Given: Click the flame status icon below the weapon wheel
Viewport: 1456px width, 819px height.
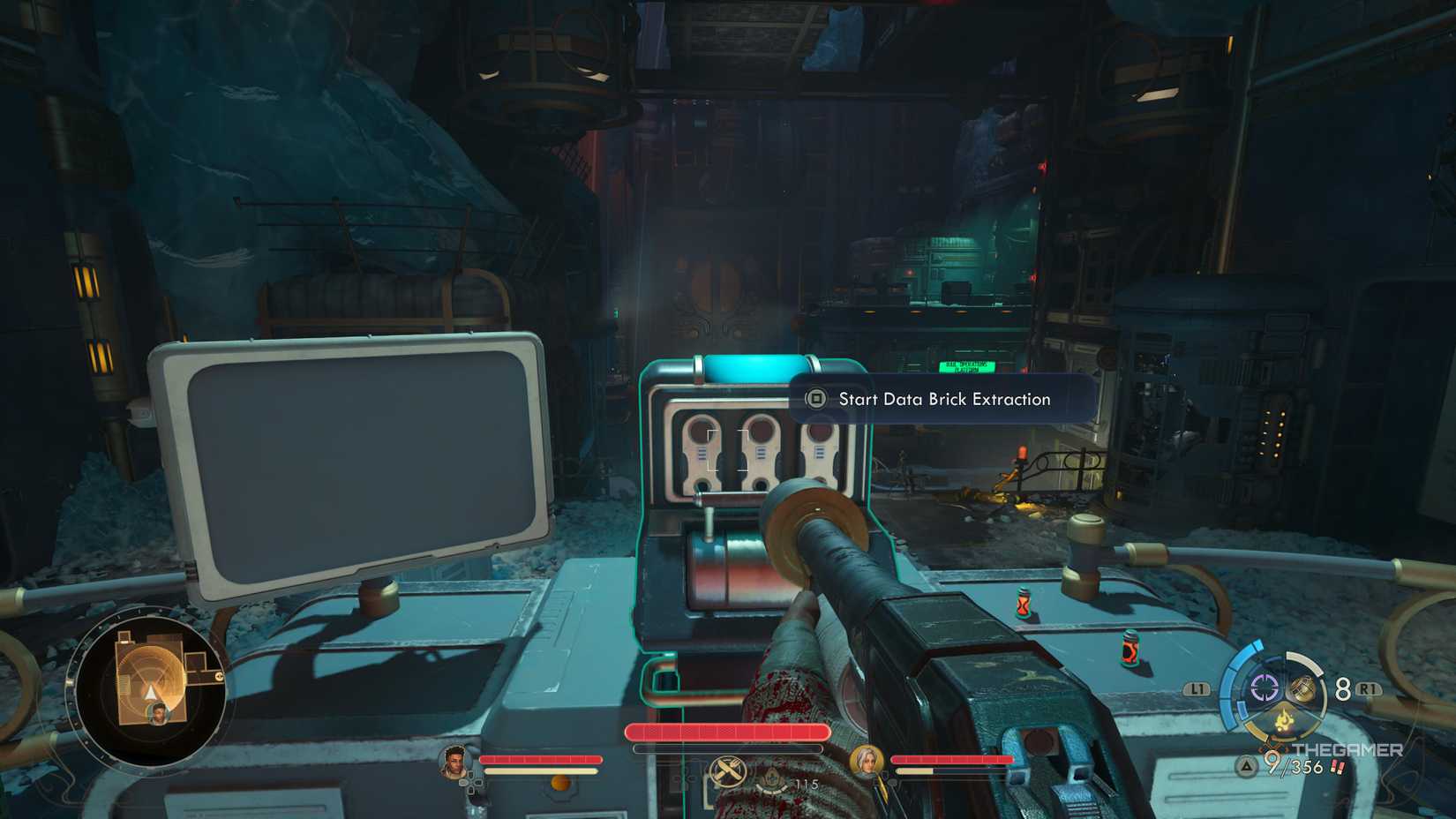Looking at the screenshot, I should pyautogui.click(x=1285, y=721).
